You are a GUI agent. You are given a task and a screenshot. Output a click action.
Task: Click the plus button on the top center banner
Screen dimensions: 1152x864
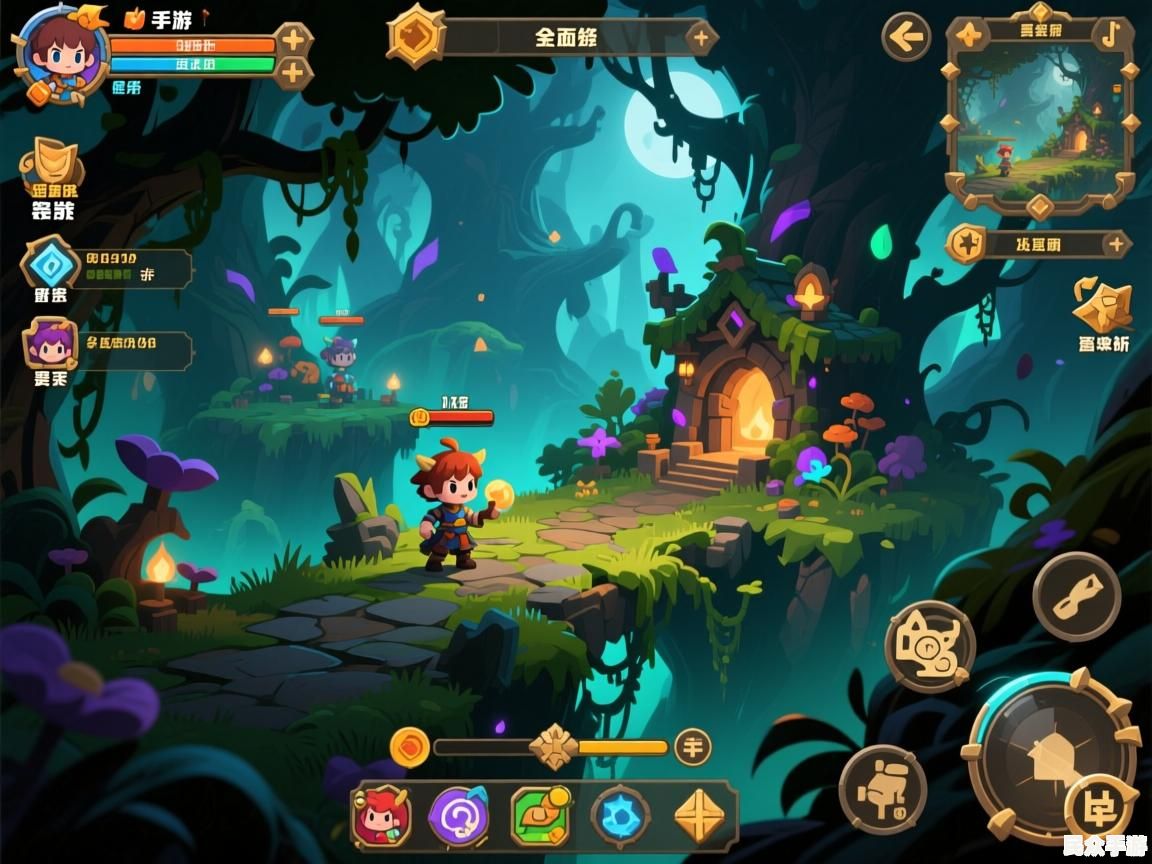pos(701,39)
